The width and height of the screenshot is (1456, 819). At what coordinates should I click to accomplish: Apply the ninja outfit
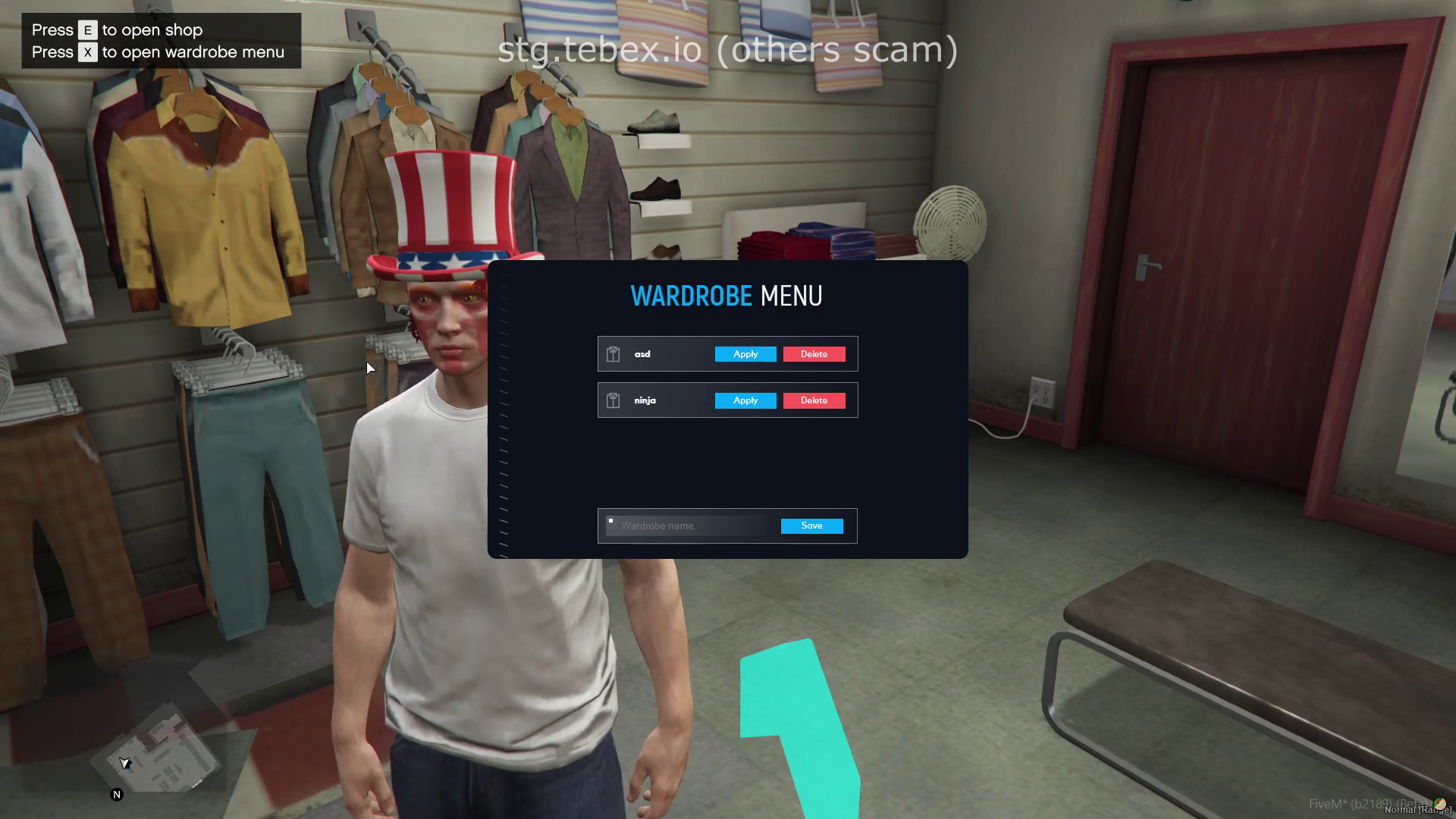745,400
